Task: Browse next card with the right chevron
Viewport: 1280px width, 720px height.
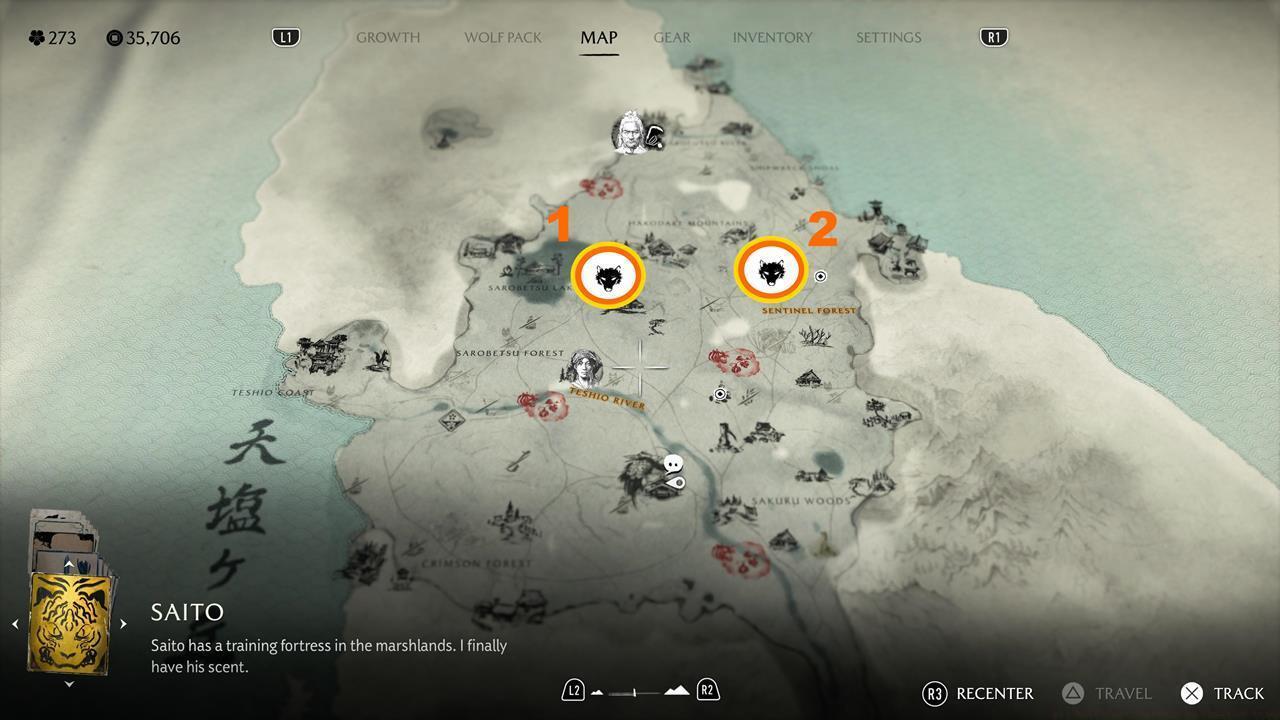Action: [x=122, y=623]
